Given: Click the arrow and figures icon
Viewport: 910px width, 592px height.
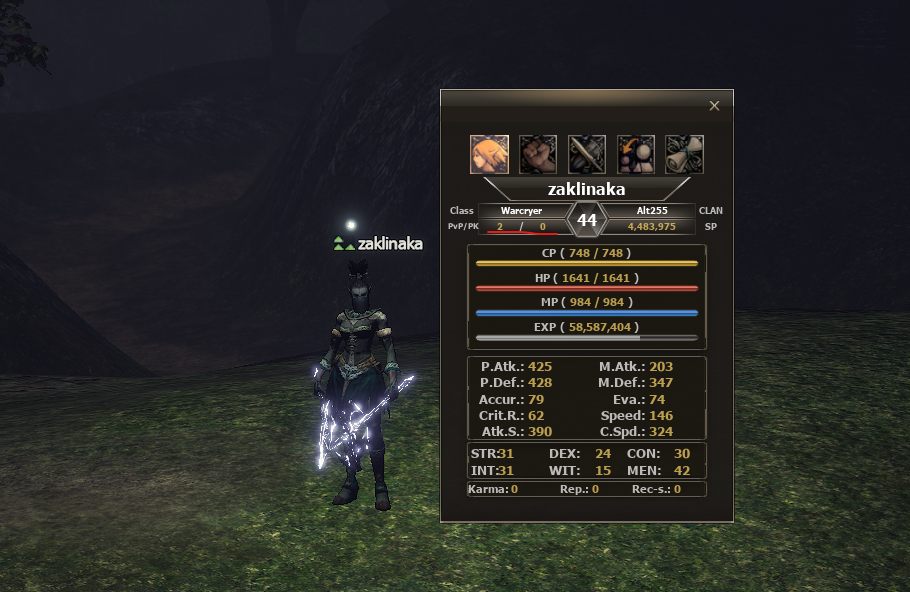Looking at the screenshot, I should click(636, 155).
